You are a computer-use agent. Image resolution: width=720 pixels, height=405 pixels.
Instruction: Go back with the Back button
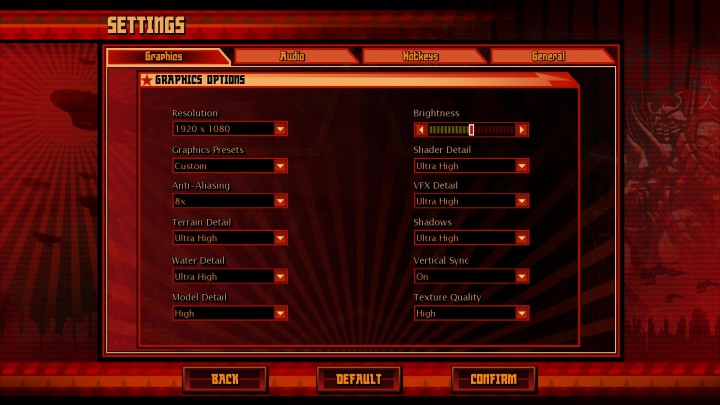click(225, 379)
